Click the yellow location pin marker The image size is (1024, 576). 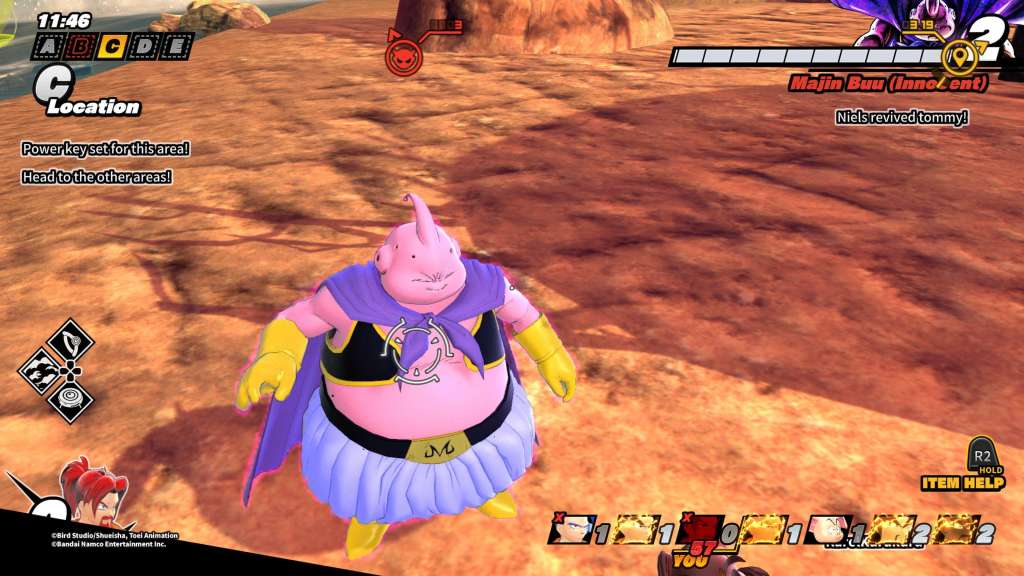tap(960, 57)
